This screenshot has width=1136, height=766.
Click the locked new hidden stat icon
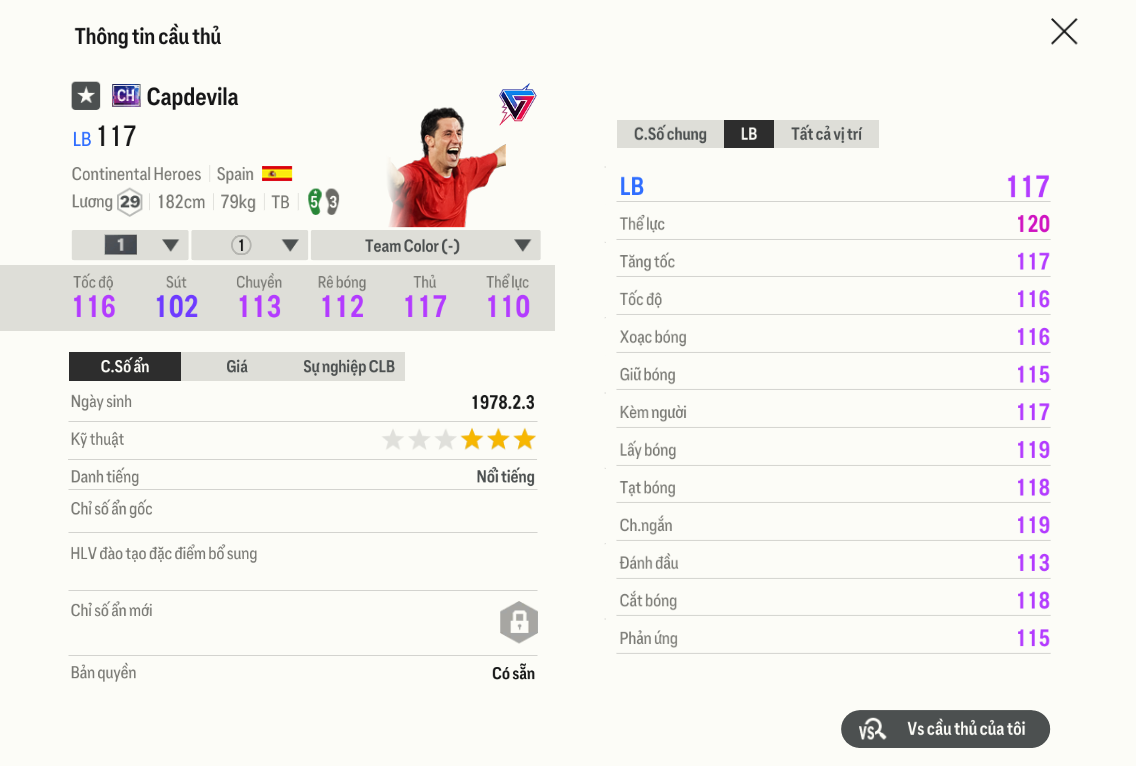click(519, 622)
